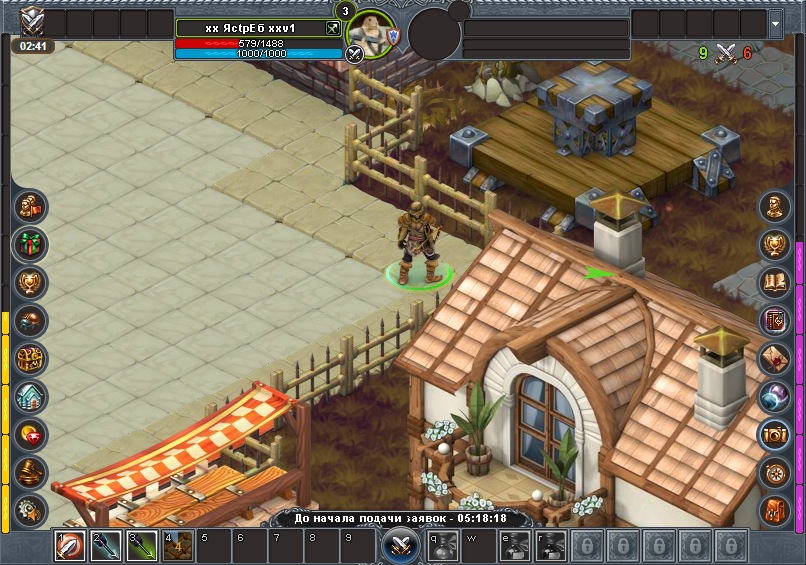Open the compass map icon
Viewport: 806px width, 565px height.
tap(775, 472)
